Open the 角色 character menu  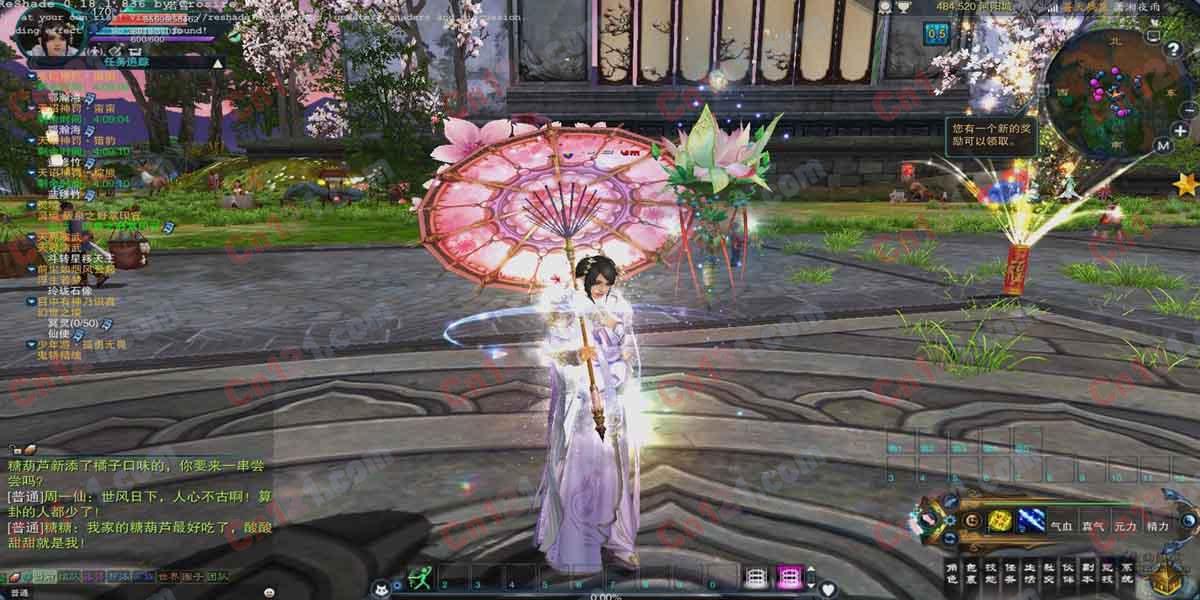click(x=953, y=573)
